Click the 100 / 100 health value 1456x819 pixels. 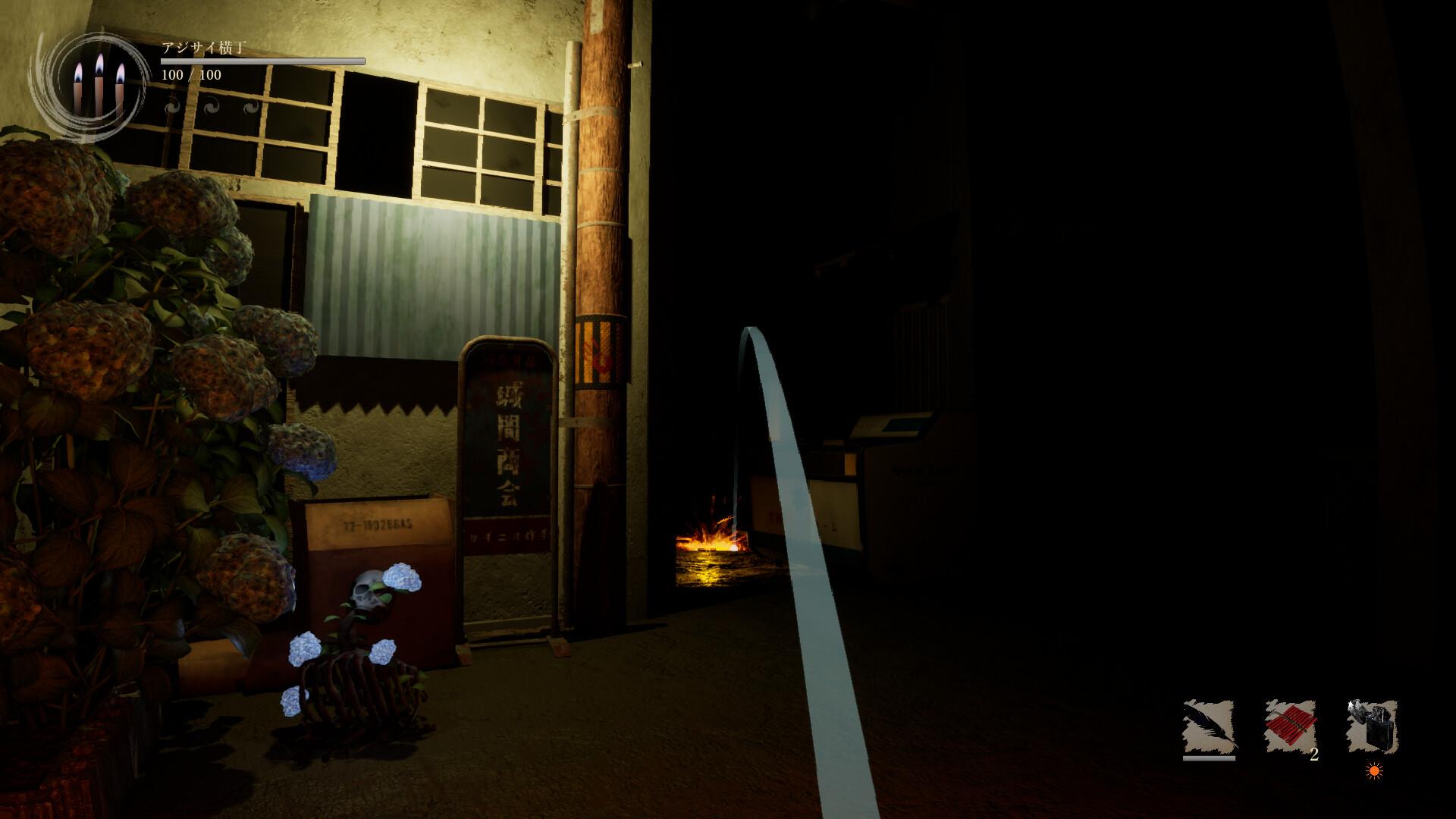[x=190, y=74]
